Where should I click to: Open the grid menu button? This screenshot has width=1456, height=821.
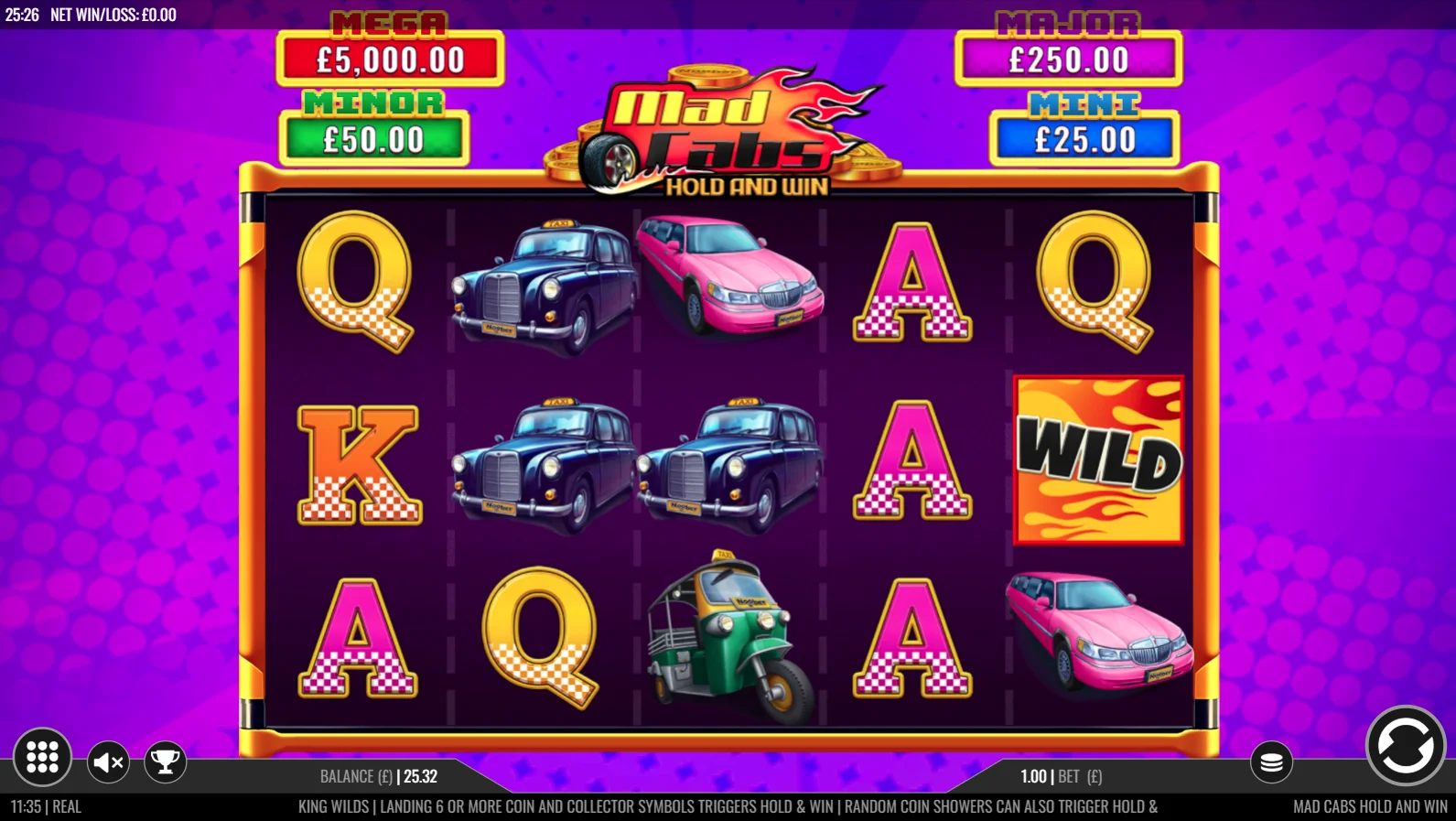point(42,757)
